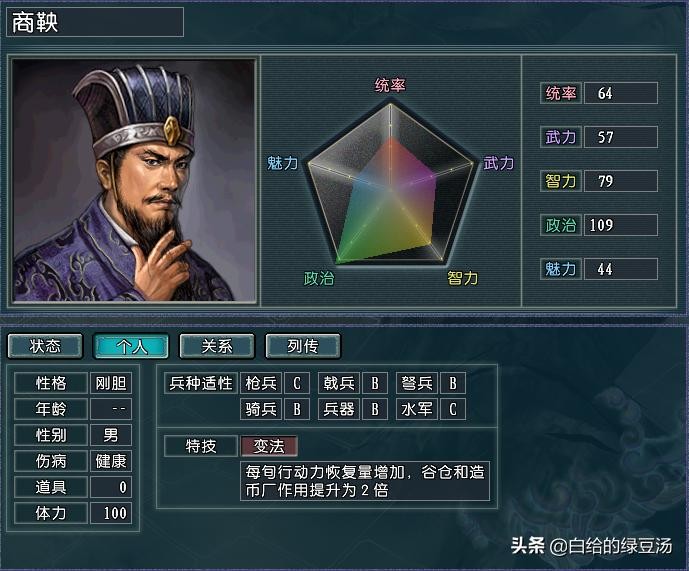Show the 列传 biography tab
689x571 pixels.
(303, 346)
